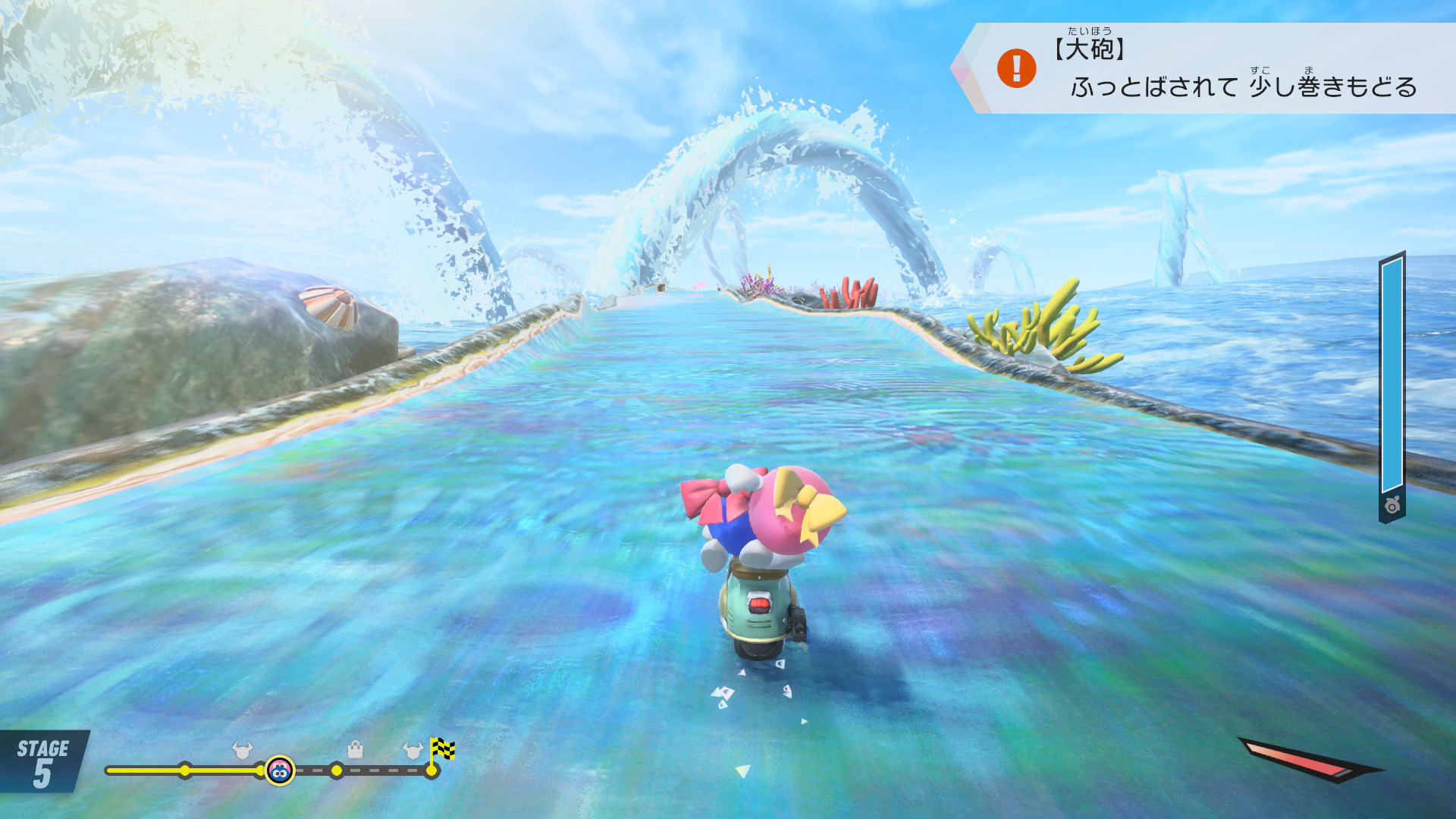1456x819 pixels.
Task: Click the checkered goal flag marker
Action: click(x=441, y=750)
